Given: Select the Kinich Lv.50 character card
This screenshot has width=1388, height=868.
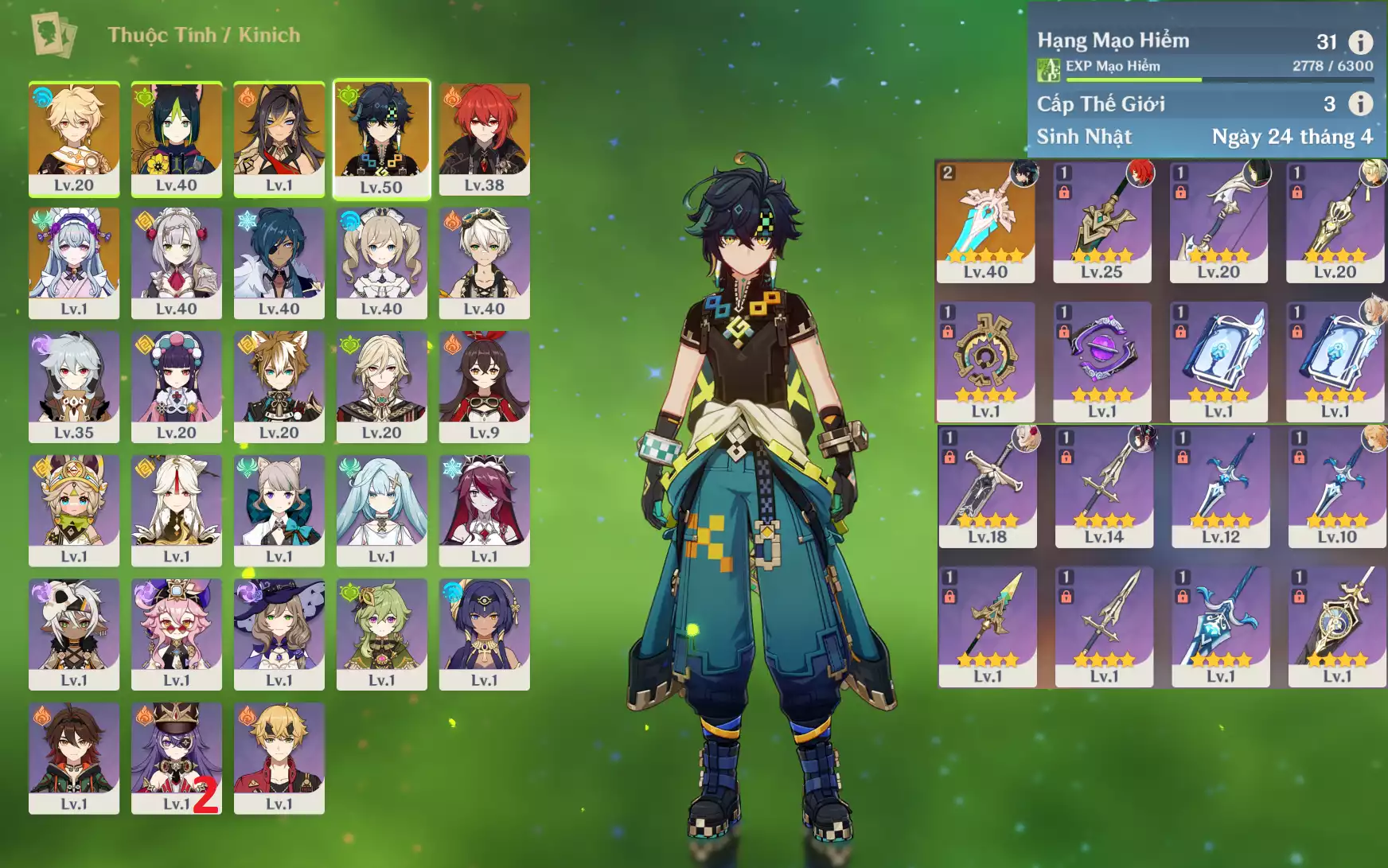Looking at the screenshot, I should coord(381,138).
